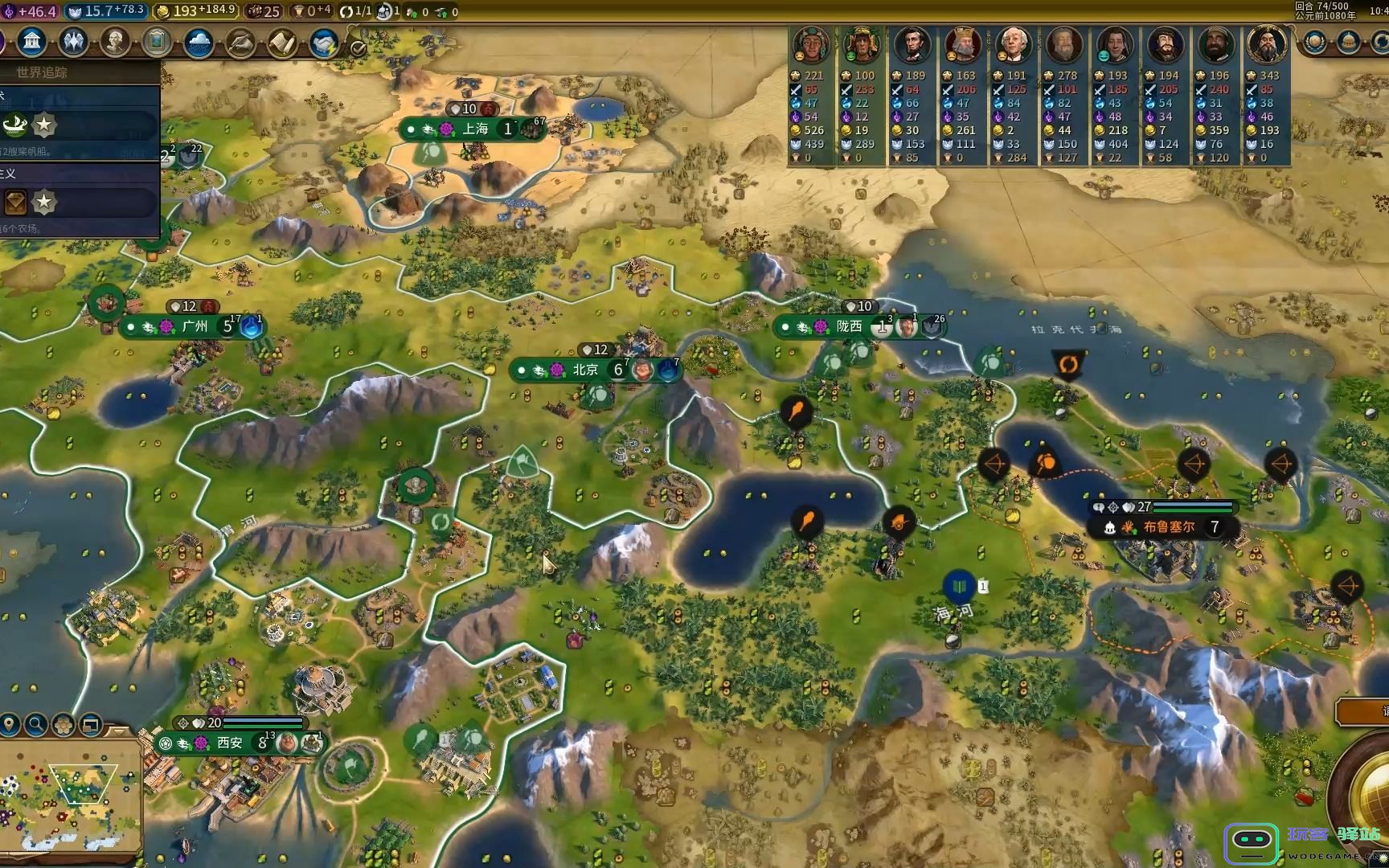The image size is (1389, 868).
Task: Select the Beijing (北京) city banner
Action: pos(585,370)
